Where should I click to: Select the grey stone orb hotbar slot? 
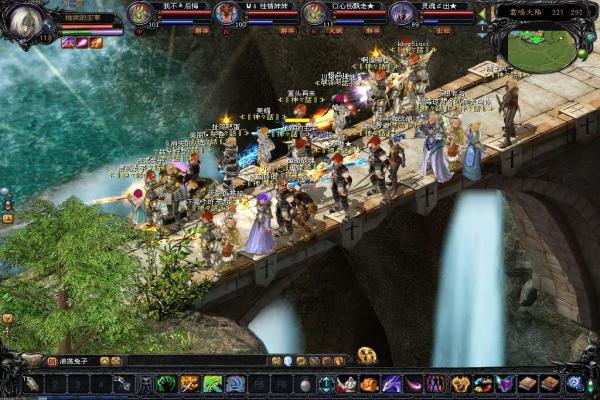tap(304, 384)
